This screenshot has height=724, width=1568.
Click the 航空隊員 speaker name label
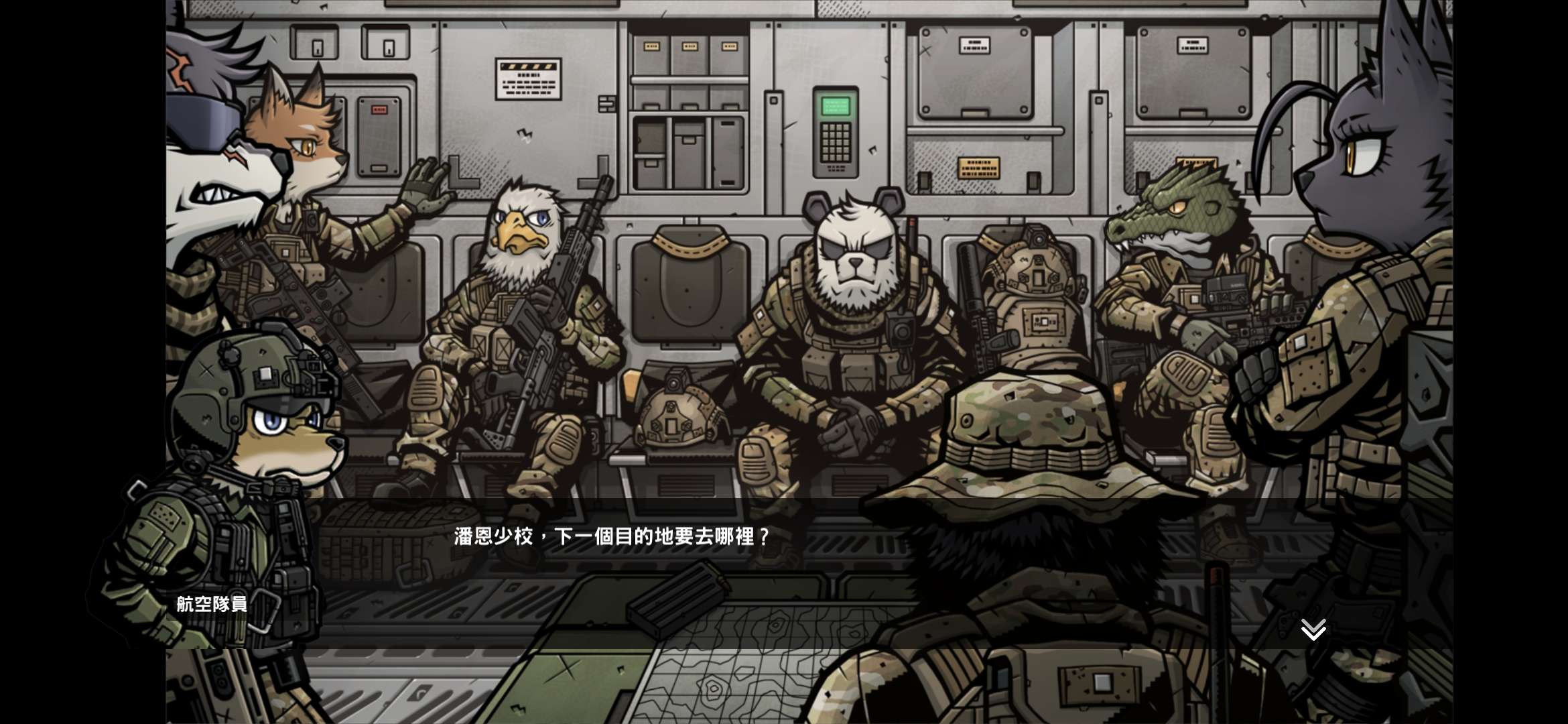(210, 604)
